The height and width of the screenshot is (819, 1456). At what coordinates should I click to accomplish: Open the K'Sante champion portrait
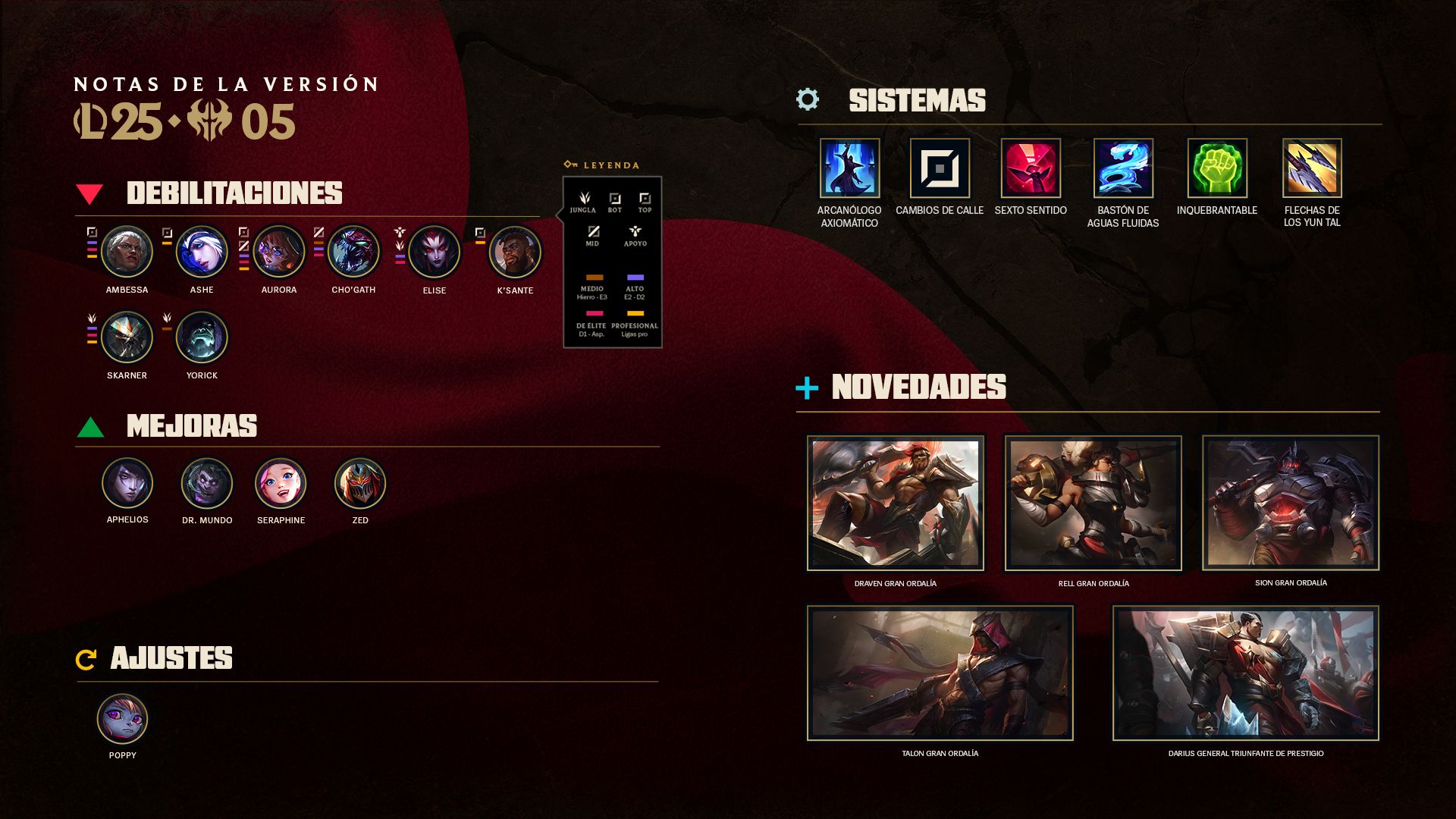[515, 253]
